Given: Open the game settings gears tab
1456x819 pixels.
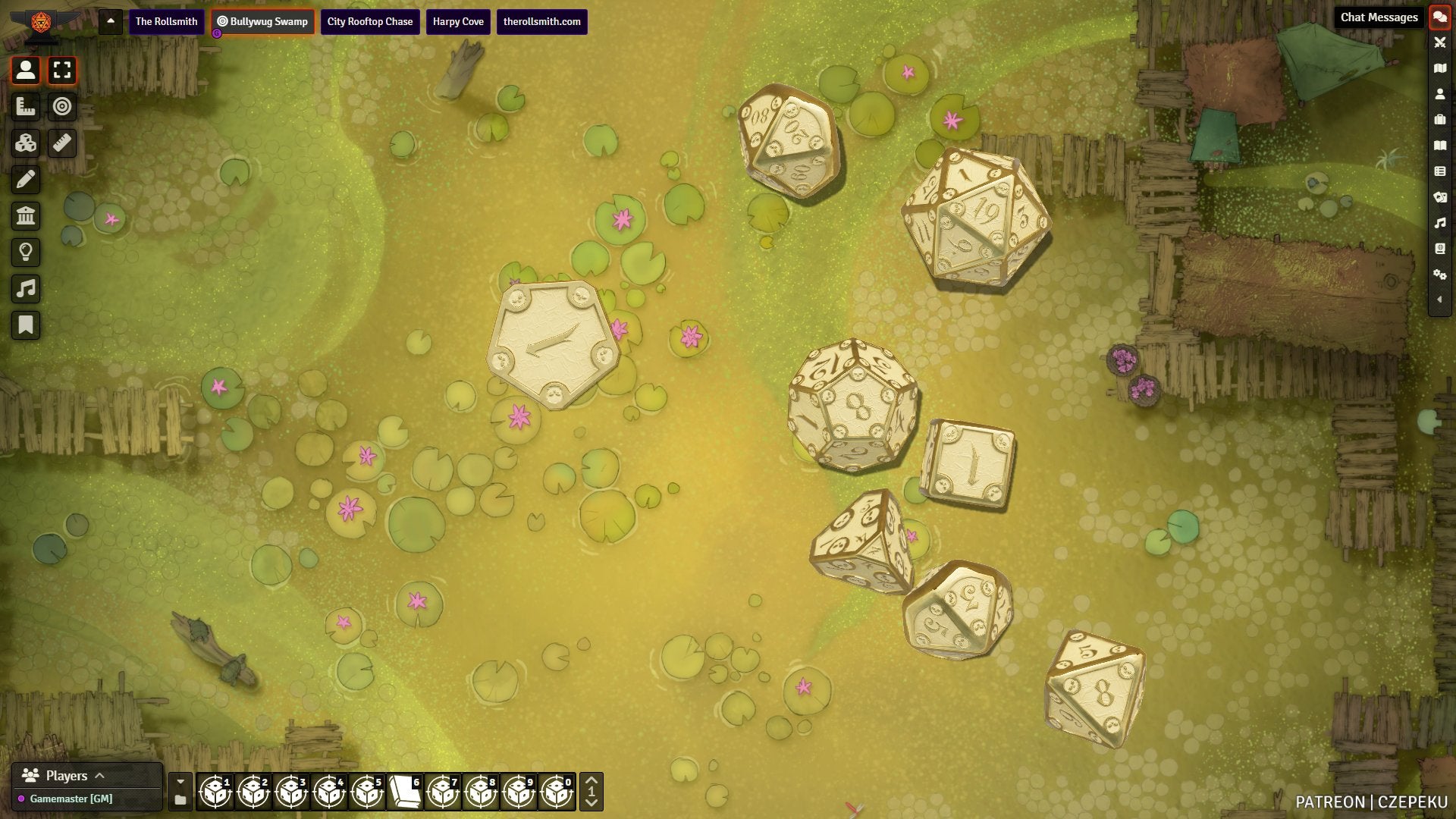Looking at the screenshot, I should pyautogui.click(x=1439, y=275).
